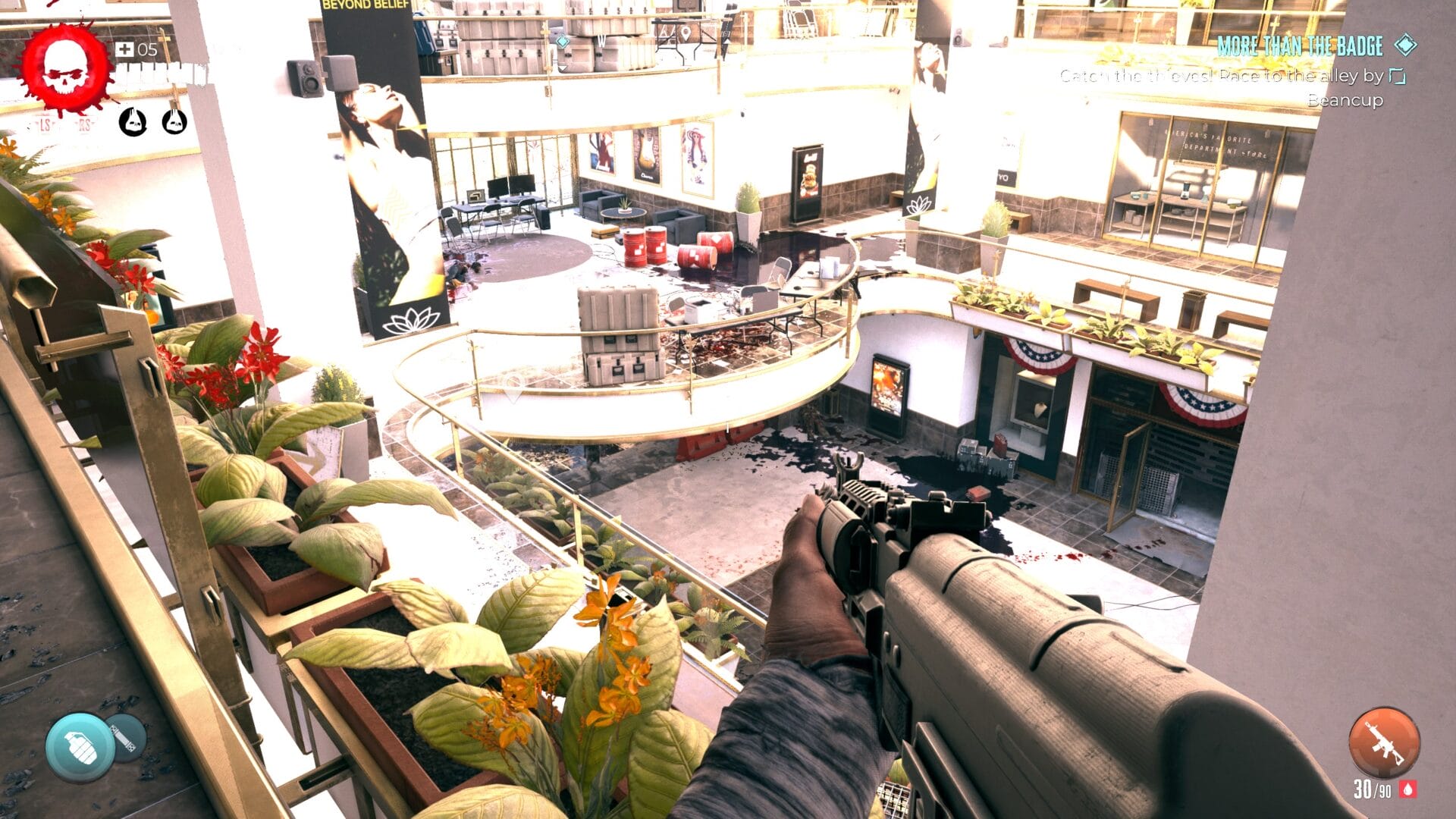Image resolution: width=1456 pixels, height=819 pixels.
Task: Select the orange assault rifle weapon icon
Action: pyautogui.click(x=1383, y=744)
